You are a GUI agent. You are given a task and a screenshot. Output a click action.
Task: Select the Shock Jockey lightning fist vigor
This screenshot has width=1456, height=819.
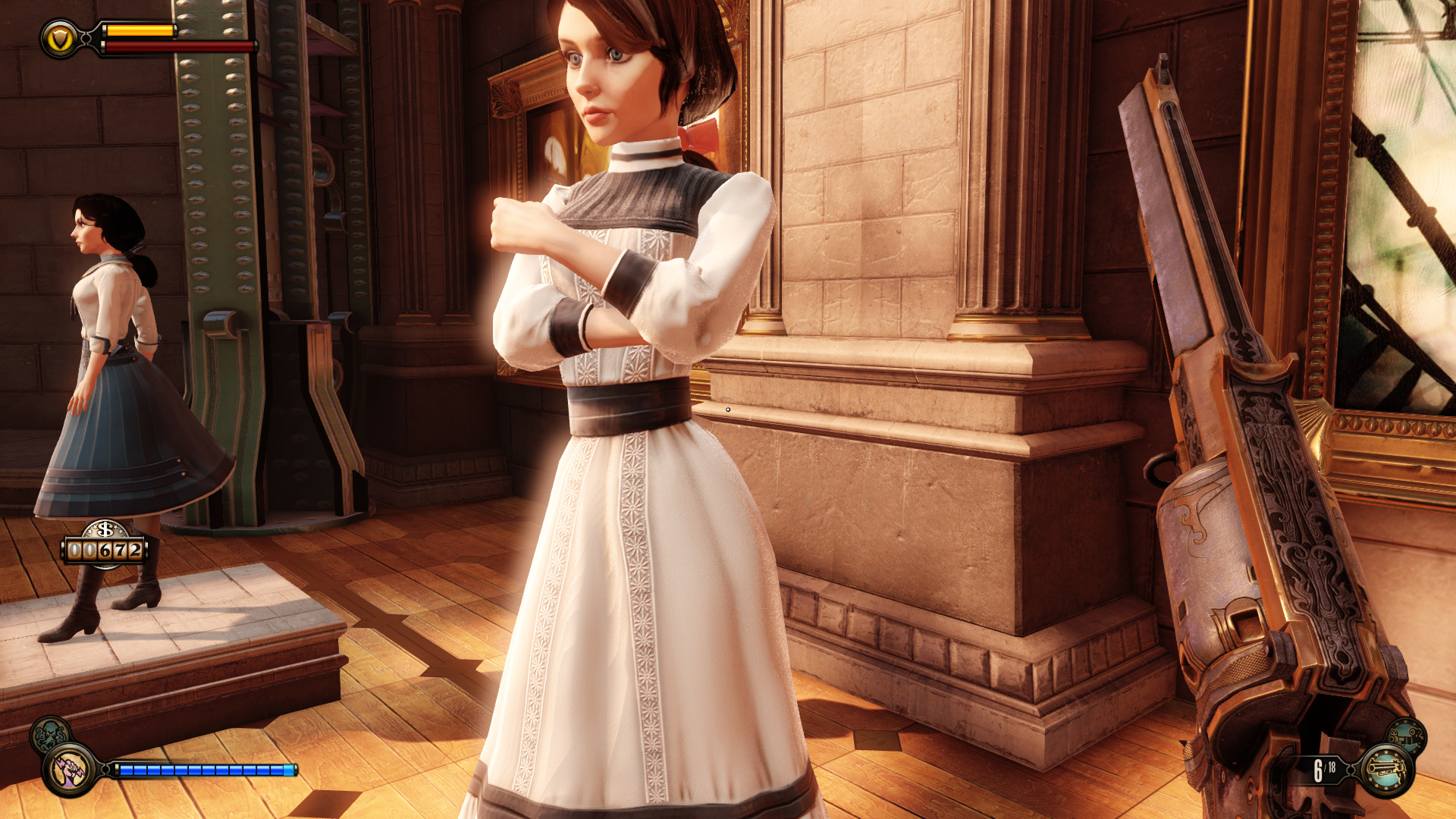click(71, 770)
